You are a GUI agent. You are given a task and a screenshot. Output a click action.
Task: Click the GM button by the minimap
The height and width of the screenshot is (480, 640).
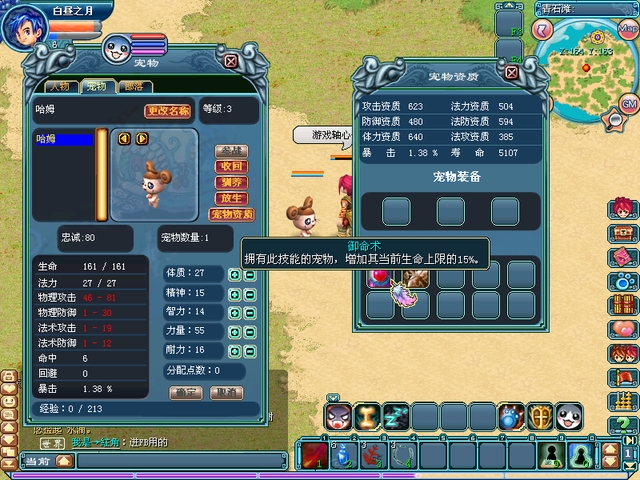coord(629,104)
